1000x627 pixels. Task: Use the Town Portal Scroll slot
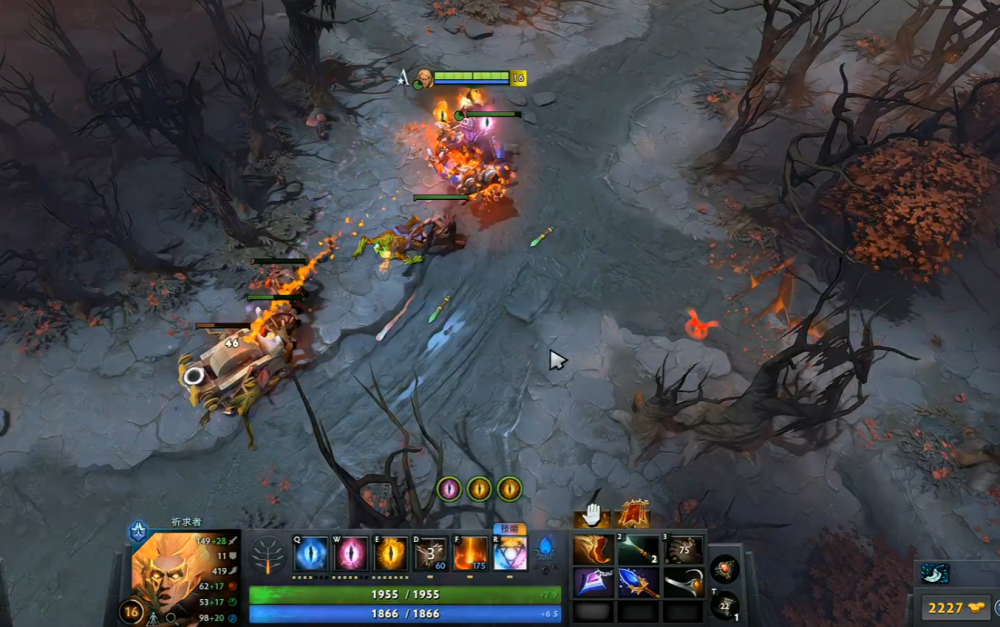tap(725, 604)
